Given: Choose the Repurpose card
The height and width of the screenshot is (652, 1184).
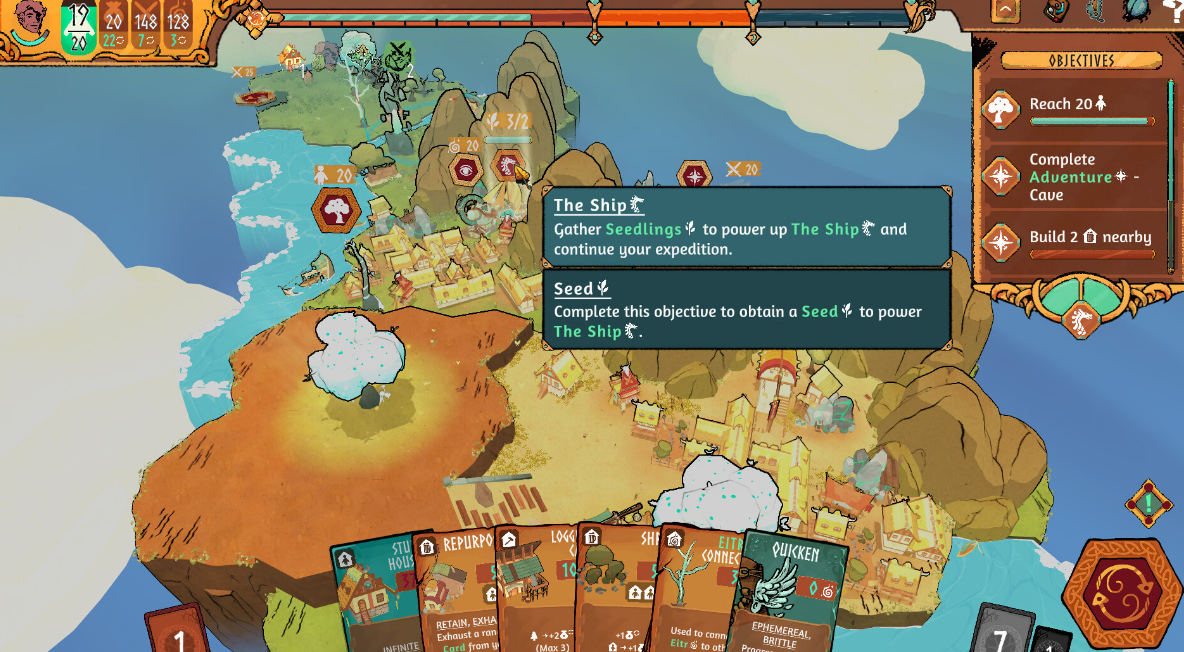Looking at the screenshot, I should 457,590.
